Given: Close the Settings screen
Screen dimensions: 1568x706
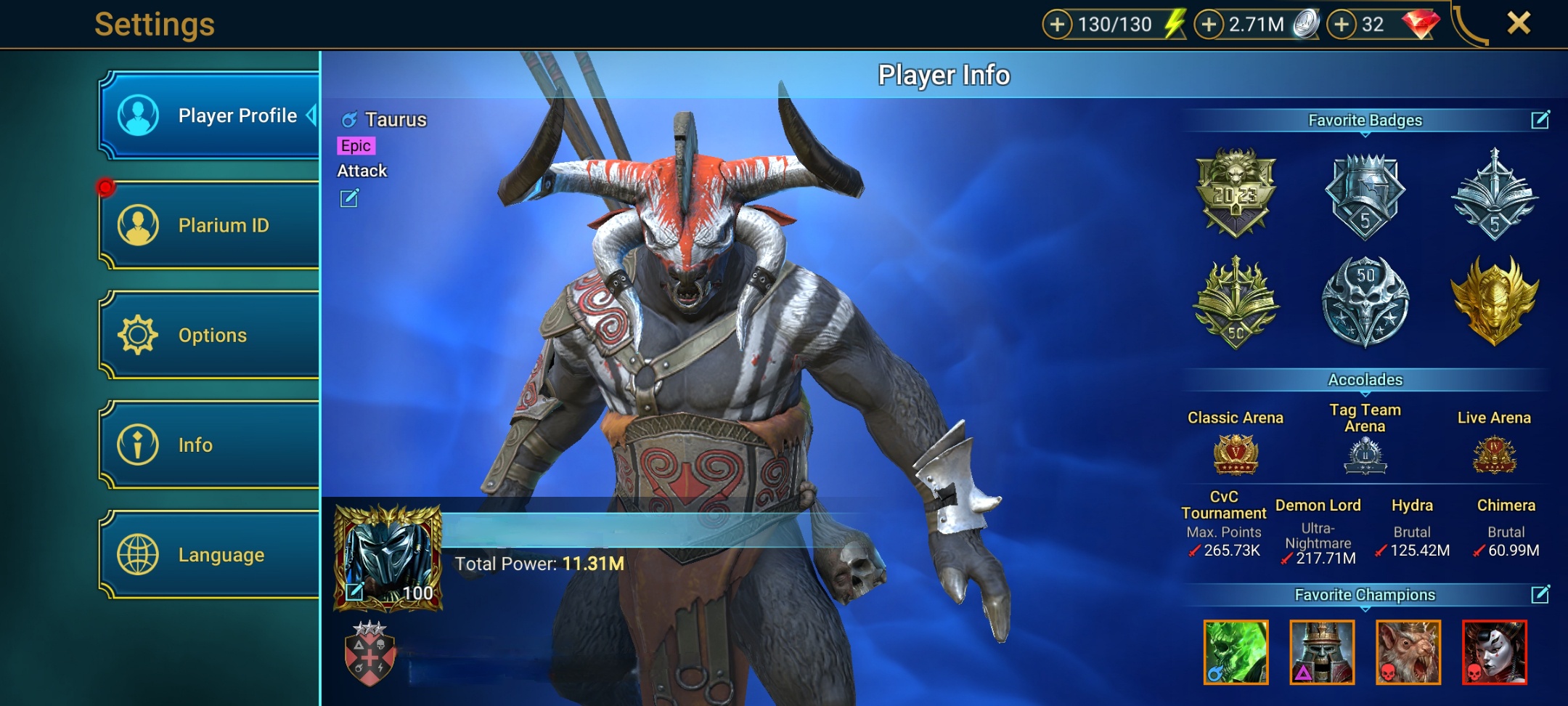Looking at the screenshot, I should point(1519,23).
